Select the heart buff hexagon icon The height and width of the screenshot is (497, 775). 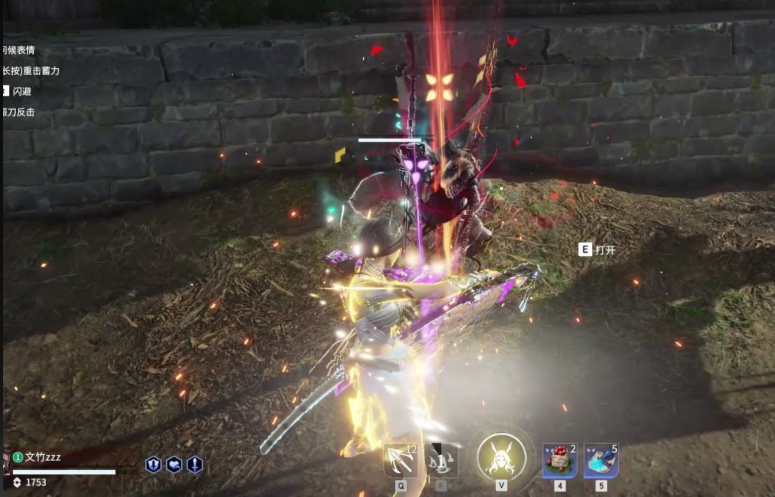pyautogui.click(x=174, y=464)
